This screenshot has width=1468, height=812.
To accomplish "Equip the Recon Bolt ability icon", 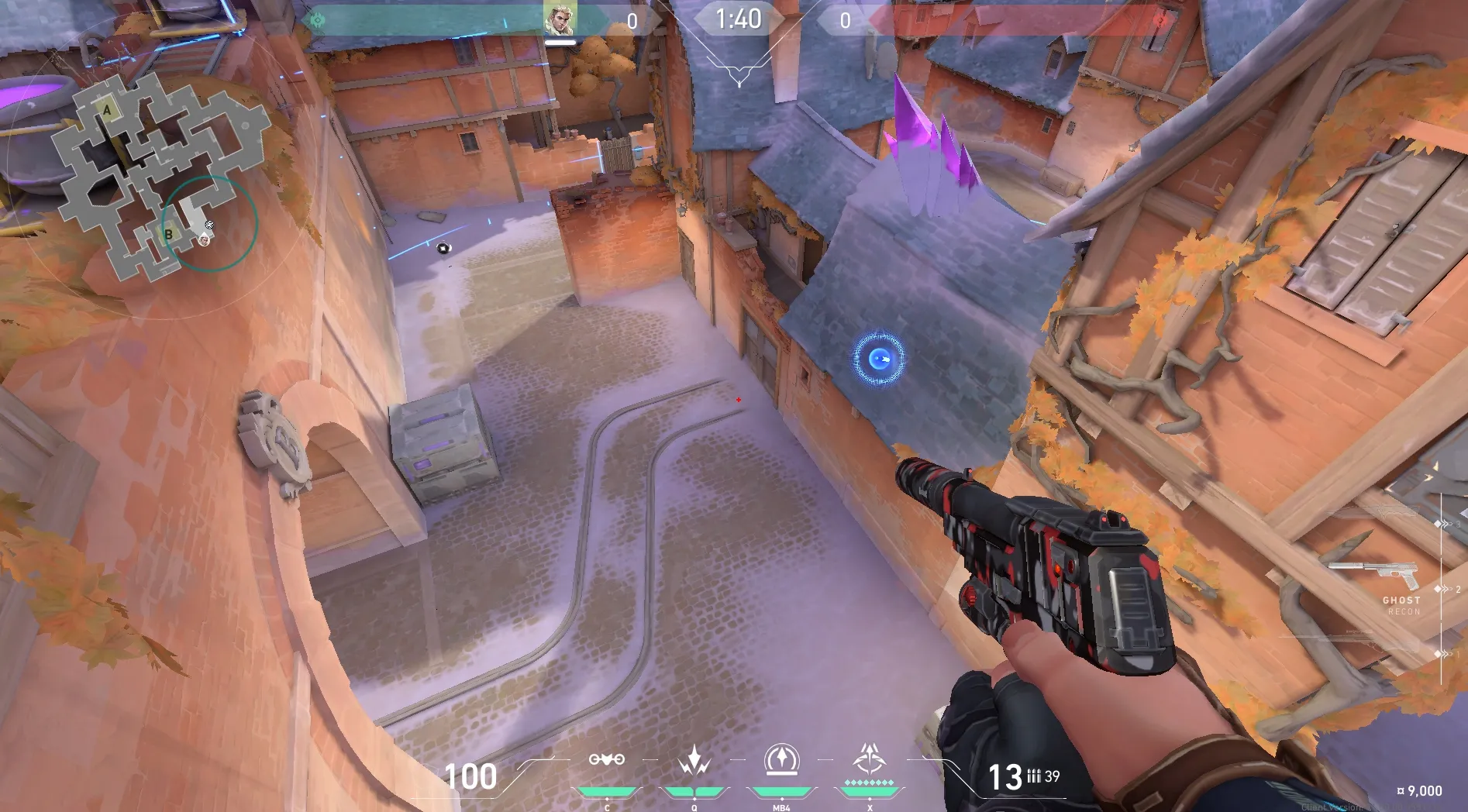I will point(781,760).
